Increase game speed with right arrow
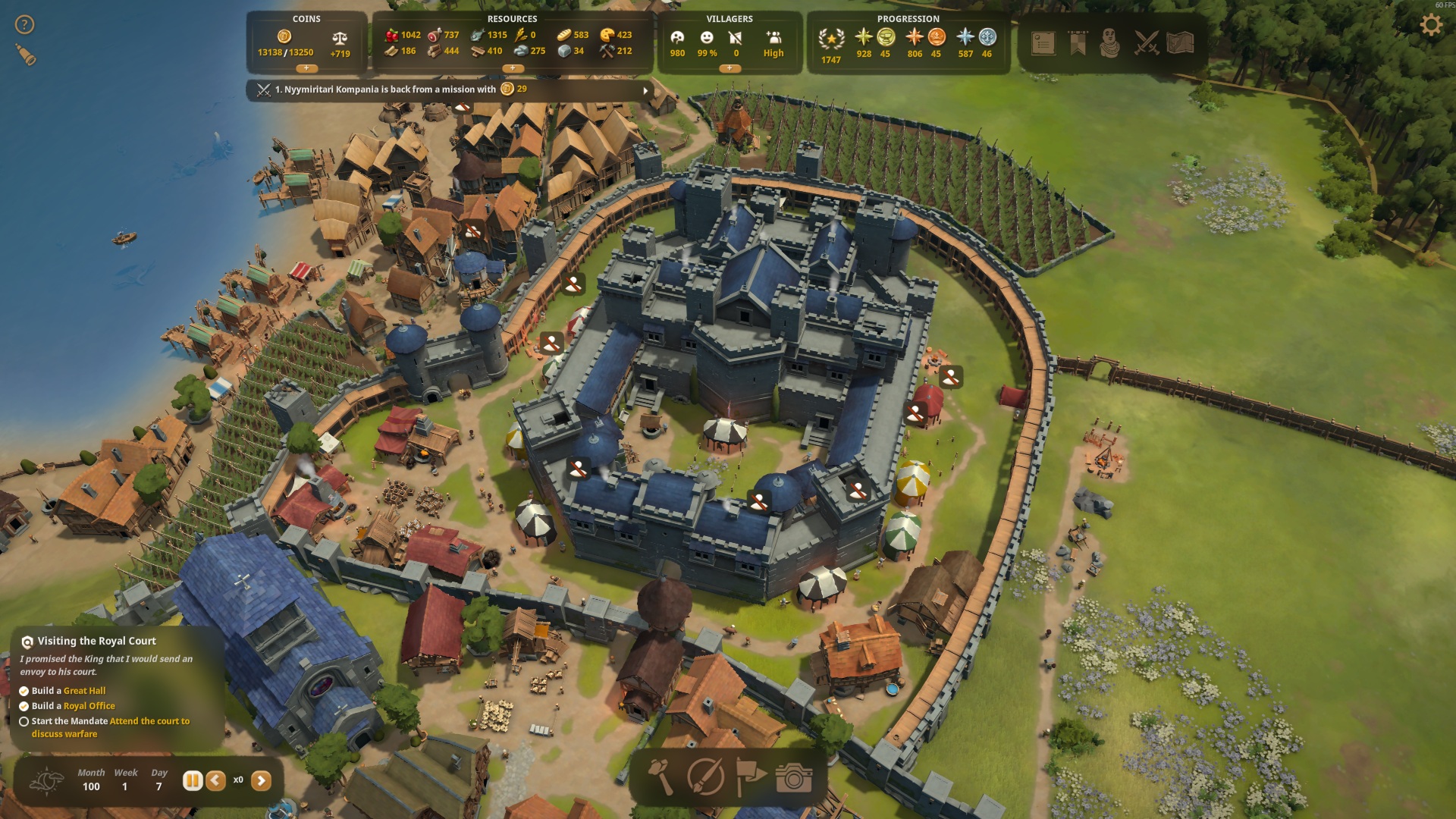This screenshot has width=1456, height=819. [x=261, y=780]
